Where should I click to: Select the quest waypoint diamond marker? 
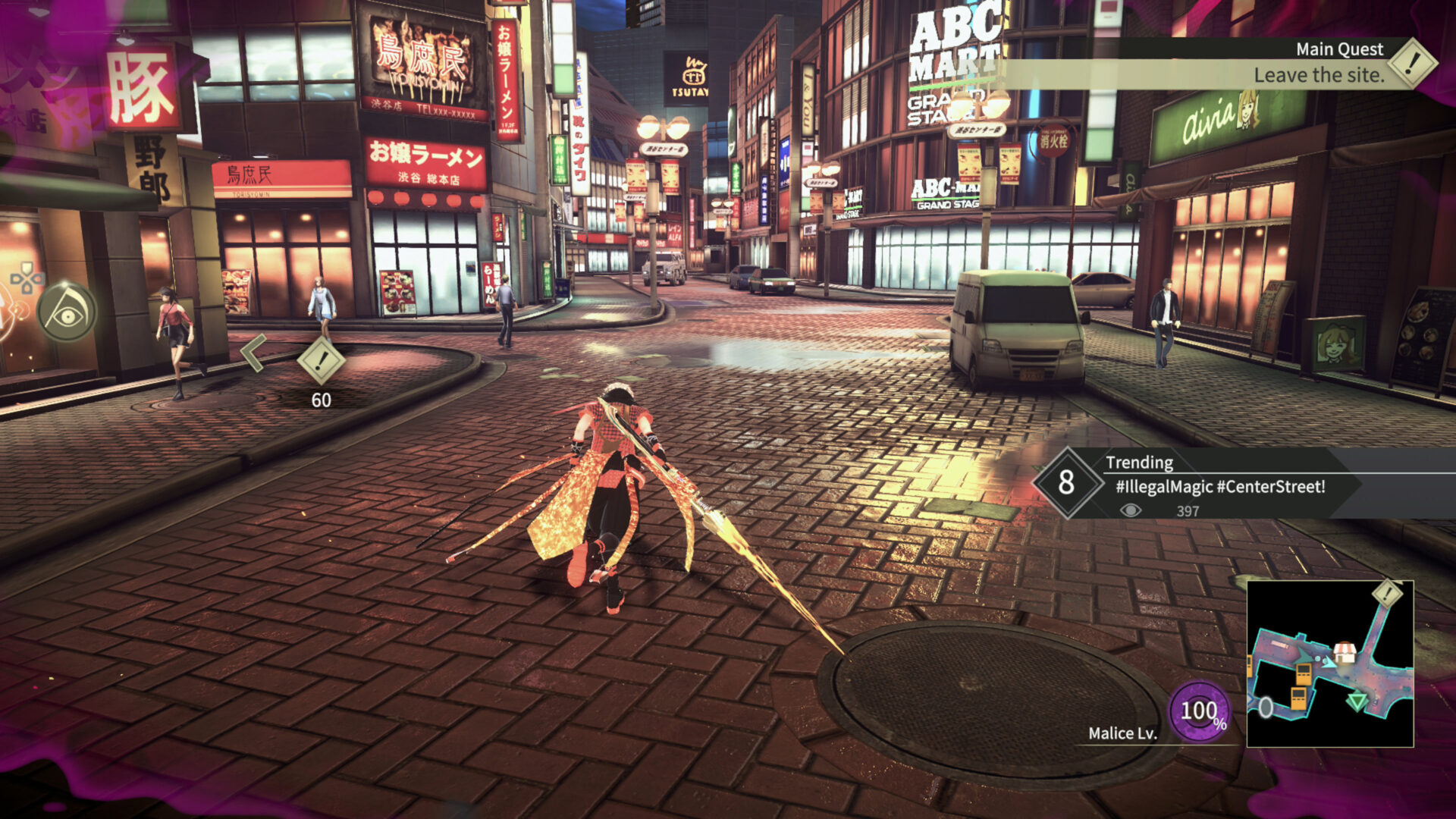tap(321, 360)
